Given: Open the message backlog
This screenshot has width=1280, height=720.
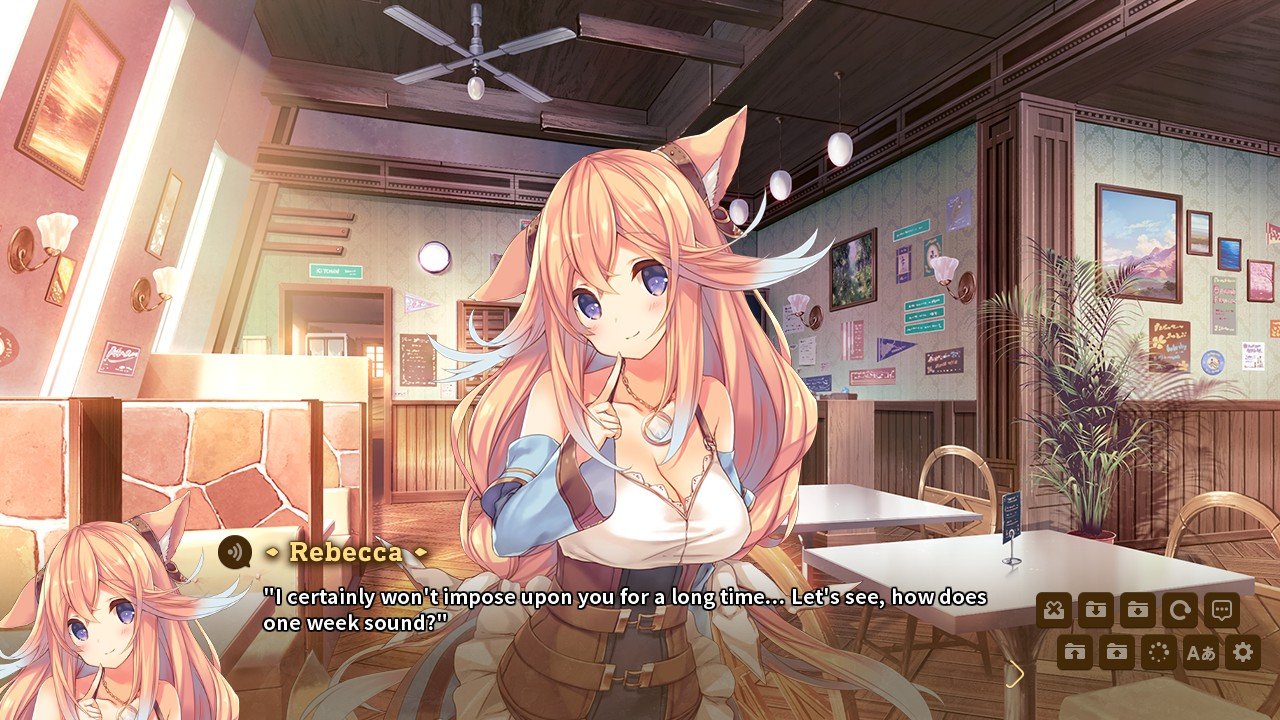Looking at the screenshot, I should pyautogui.click(x=1222, y=608).
